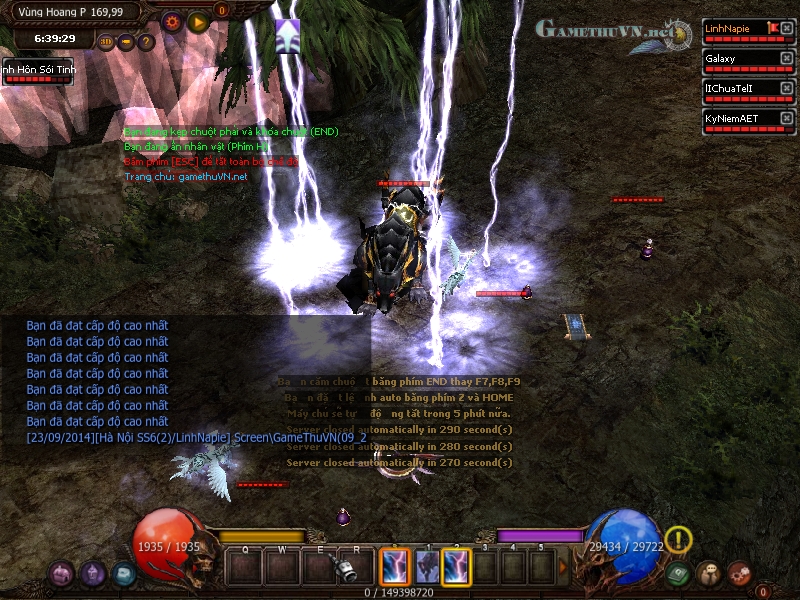
Task: Use the item in the R hotbar slot
Action: tap(352, 568)
